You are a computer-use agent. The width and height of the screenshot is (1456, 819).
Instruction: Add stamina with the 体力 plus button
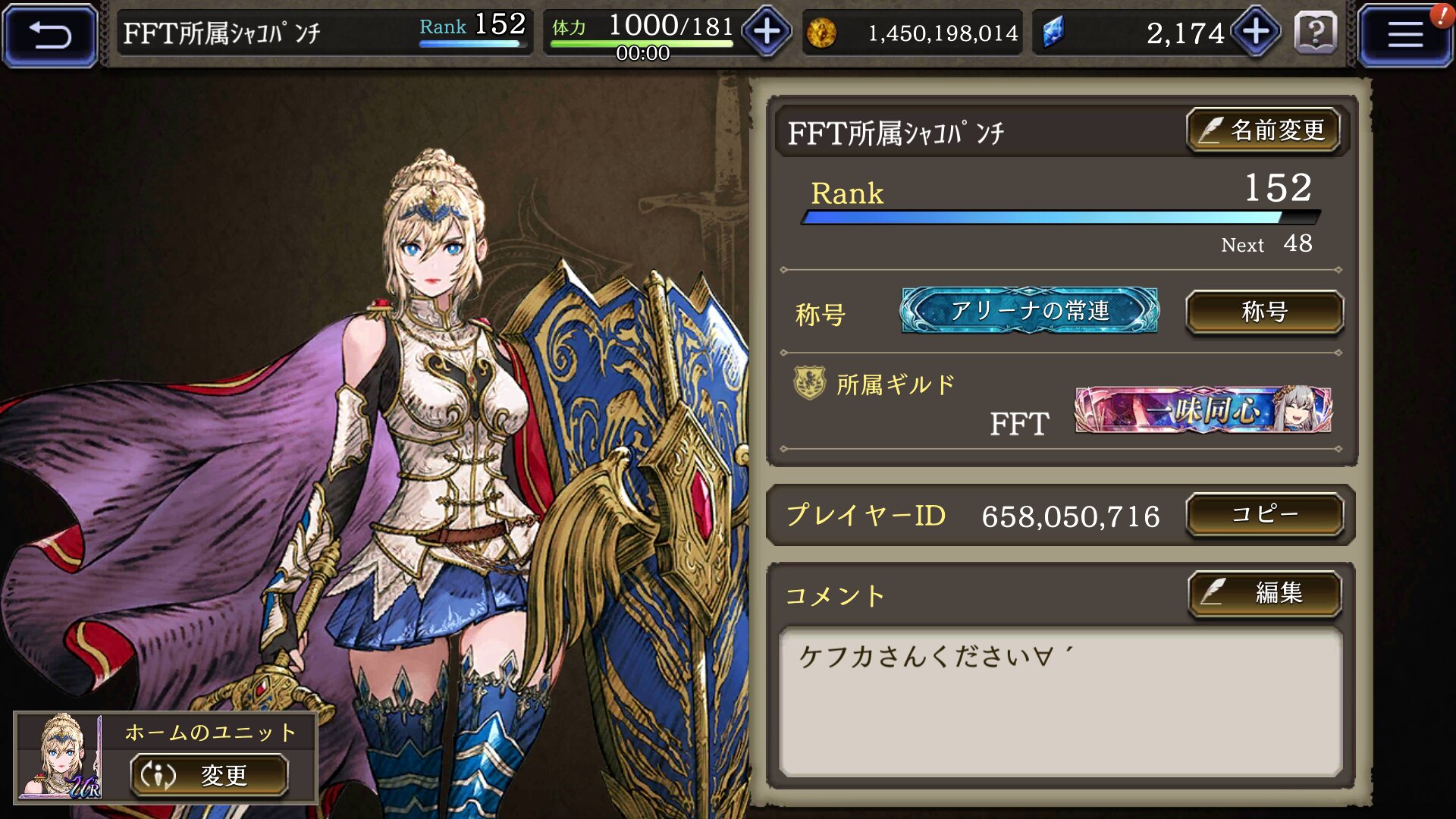click(x=767, y=32)
